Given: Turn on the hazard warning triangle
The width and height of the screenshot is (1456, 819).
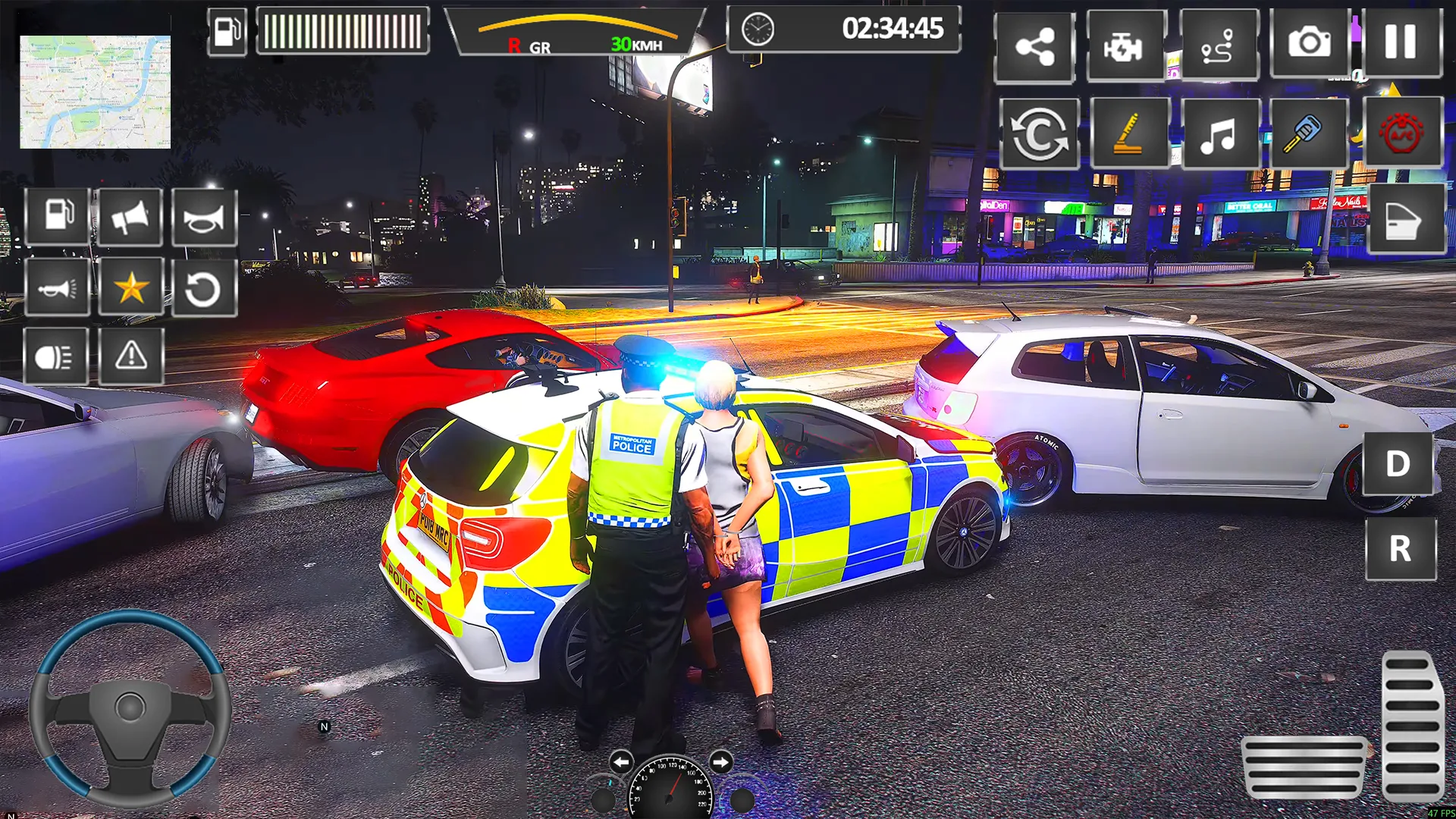Looking at the screenshot, I should (130, 356).
